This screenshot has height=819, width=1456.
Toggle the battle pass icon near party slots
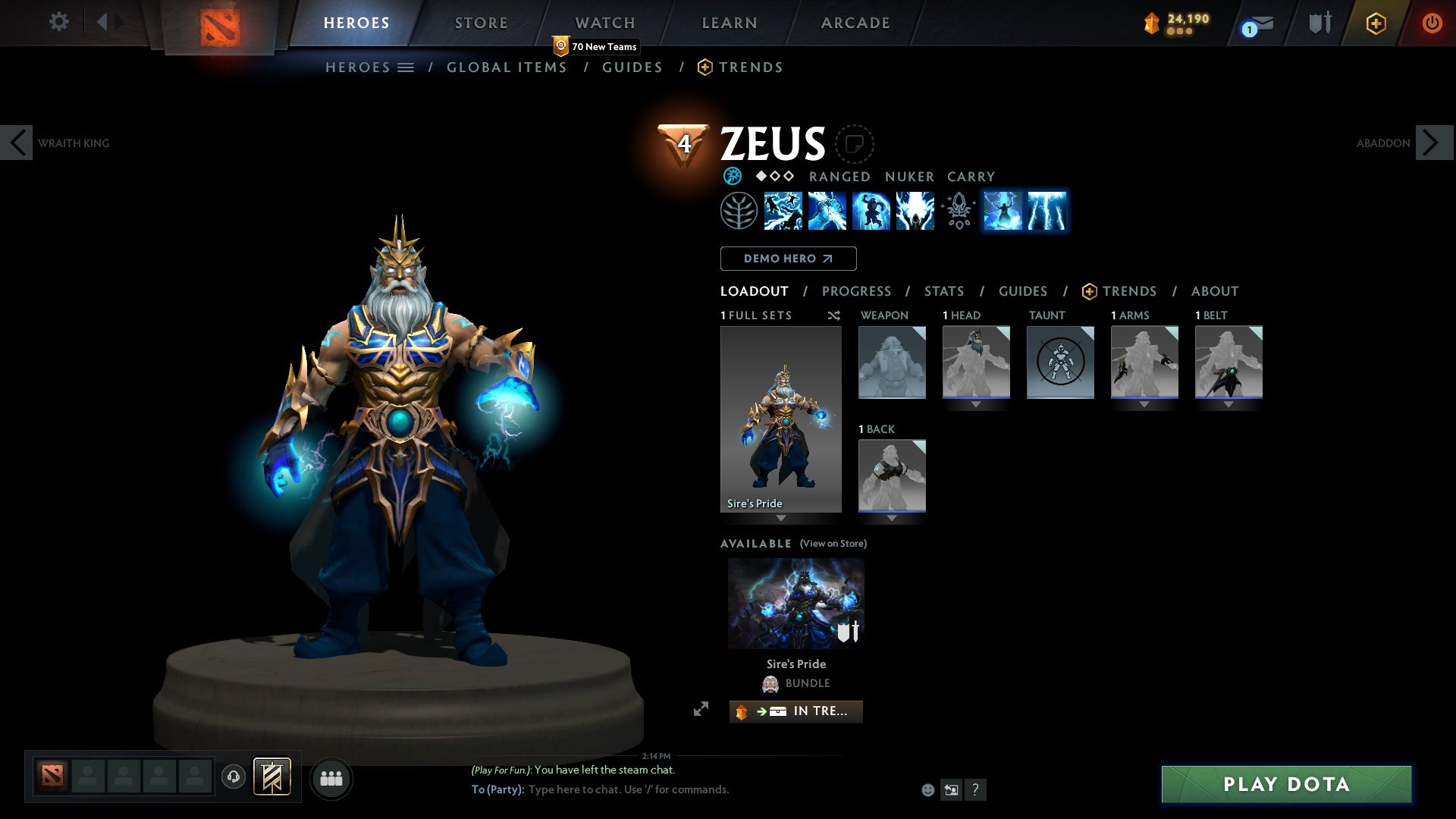click(x=273, y=778)
